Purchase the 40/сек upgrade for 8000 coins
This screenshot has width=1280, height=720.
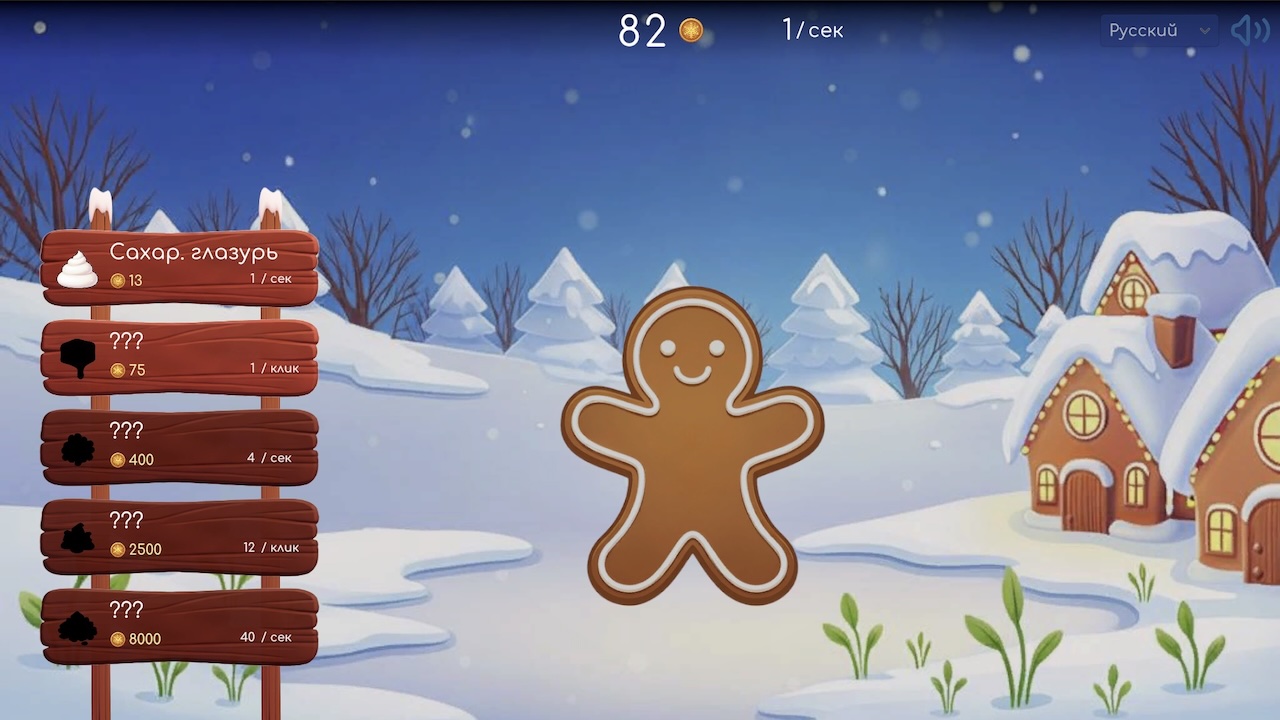(x=180, y=622)
